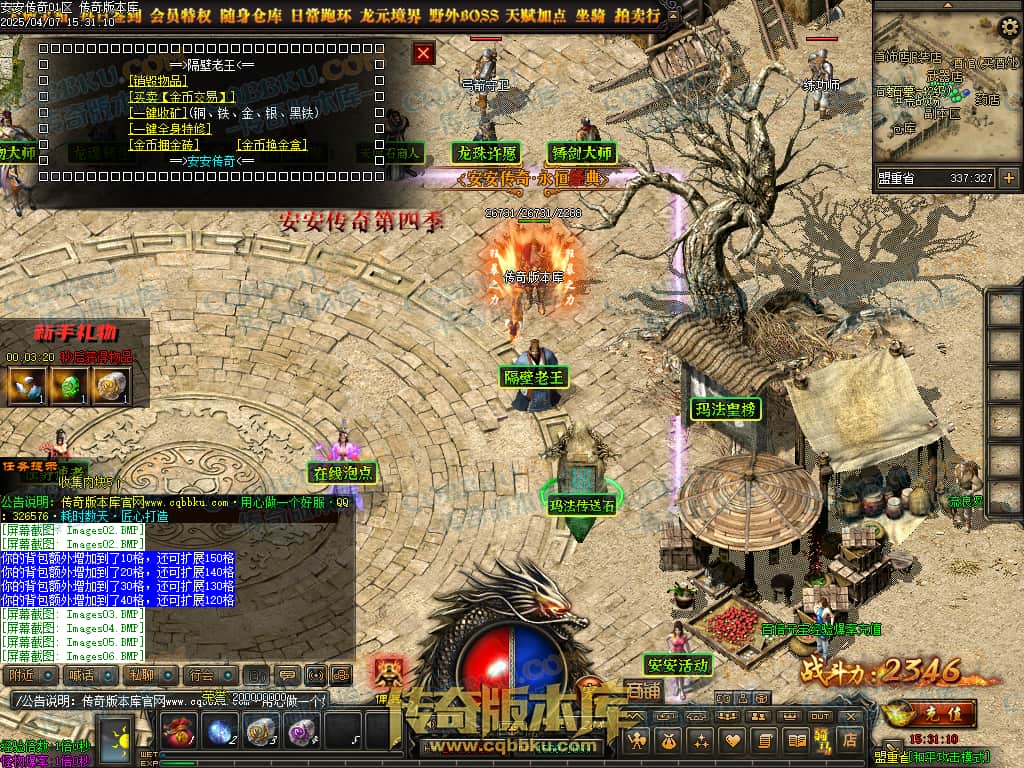Choose the 金币捆金砖 option
This screenshot has width=1024, height=768.
pyautogui.click(x=164, y=145)
